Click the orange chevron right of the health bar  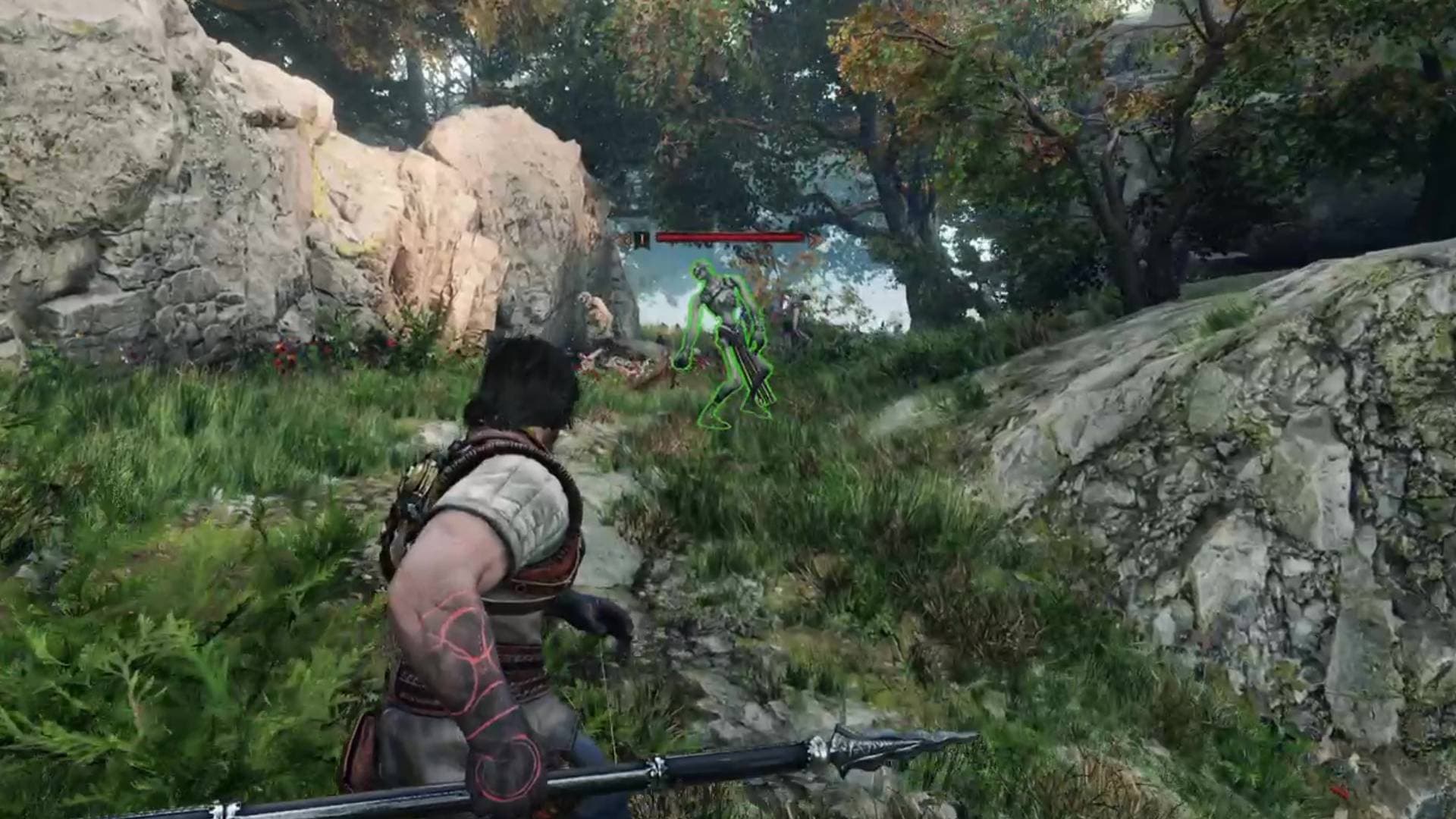point(811,239)
